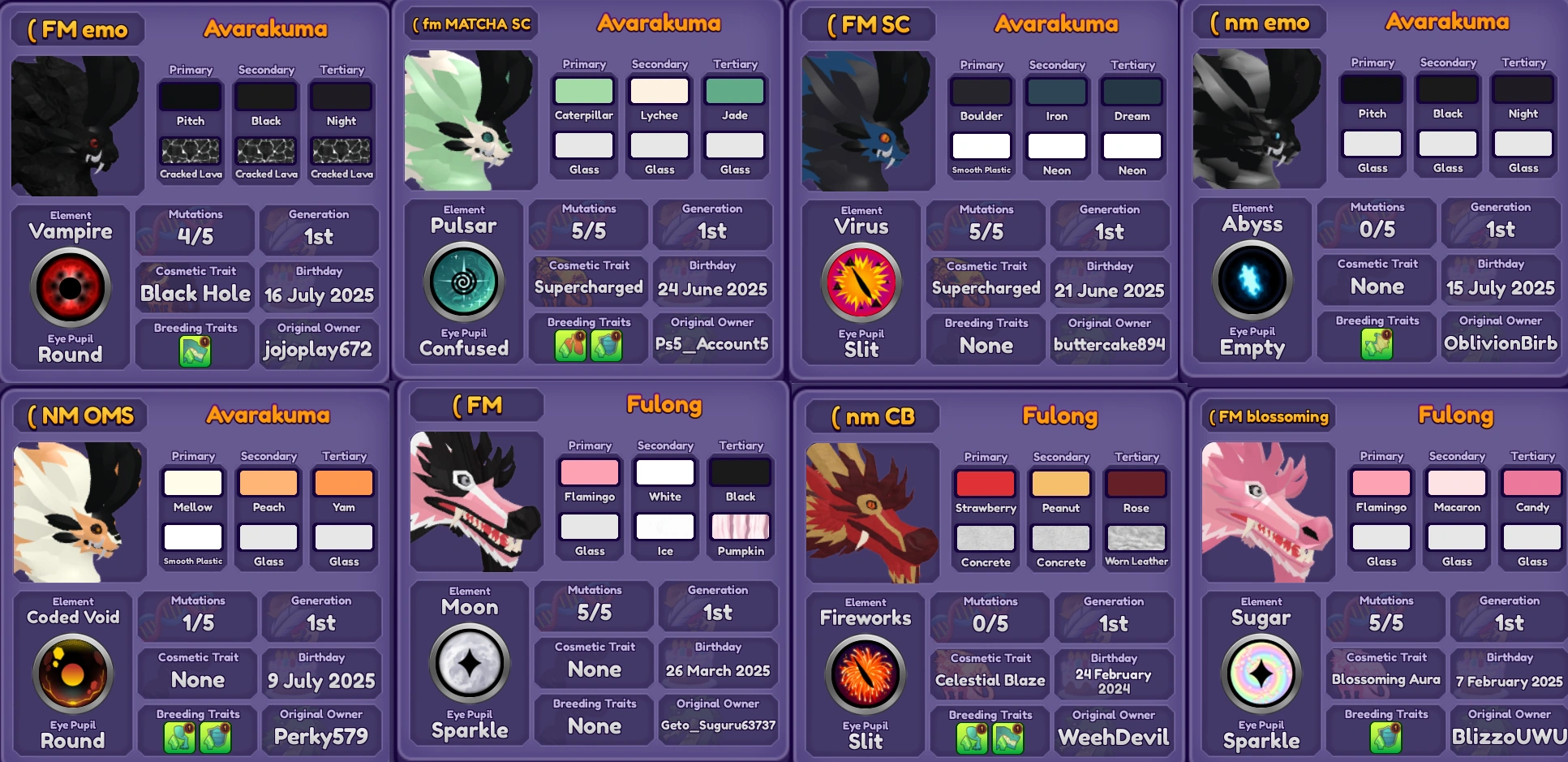Select the Flamingo swatch on FM Fulong
Image resolution: width=1568 pixels, height=762 pixels.
[589, 473]
